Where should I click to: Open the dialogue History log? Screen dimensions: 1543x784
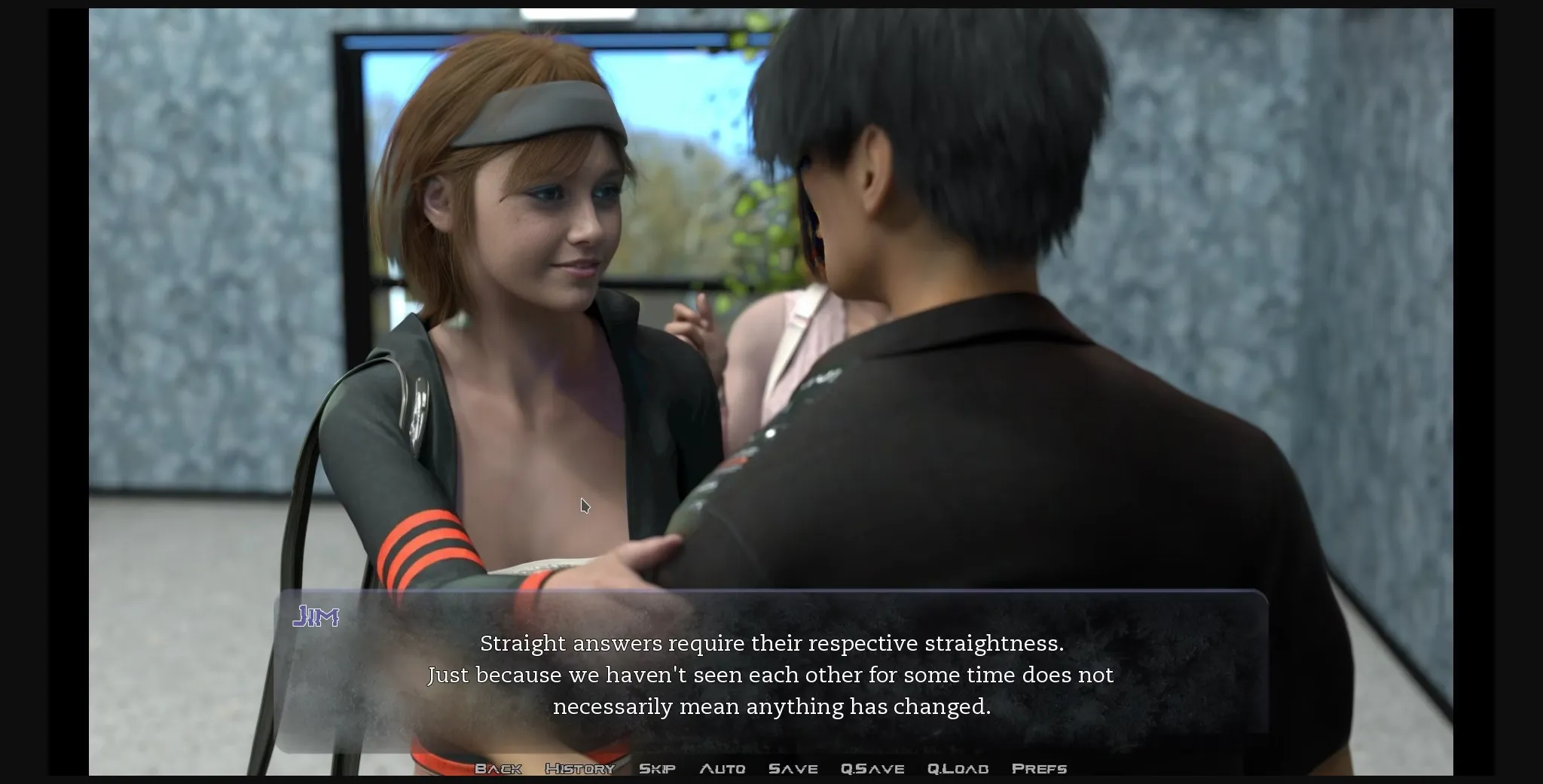pos(579,769)
